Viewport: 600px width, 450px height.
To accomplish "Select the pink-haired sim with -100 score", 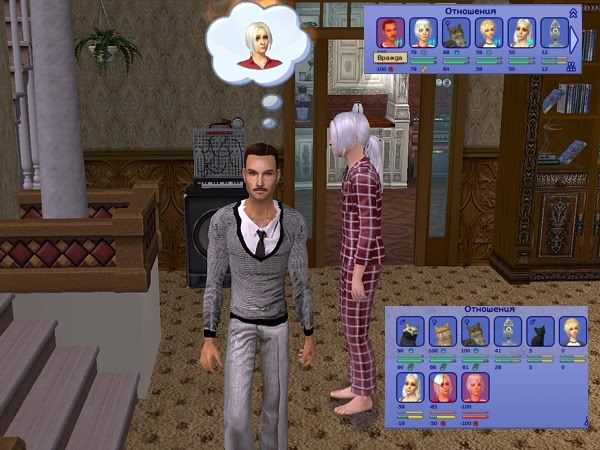I will tap(472, 386).
